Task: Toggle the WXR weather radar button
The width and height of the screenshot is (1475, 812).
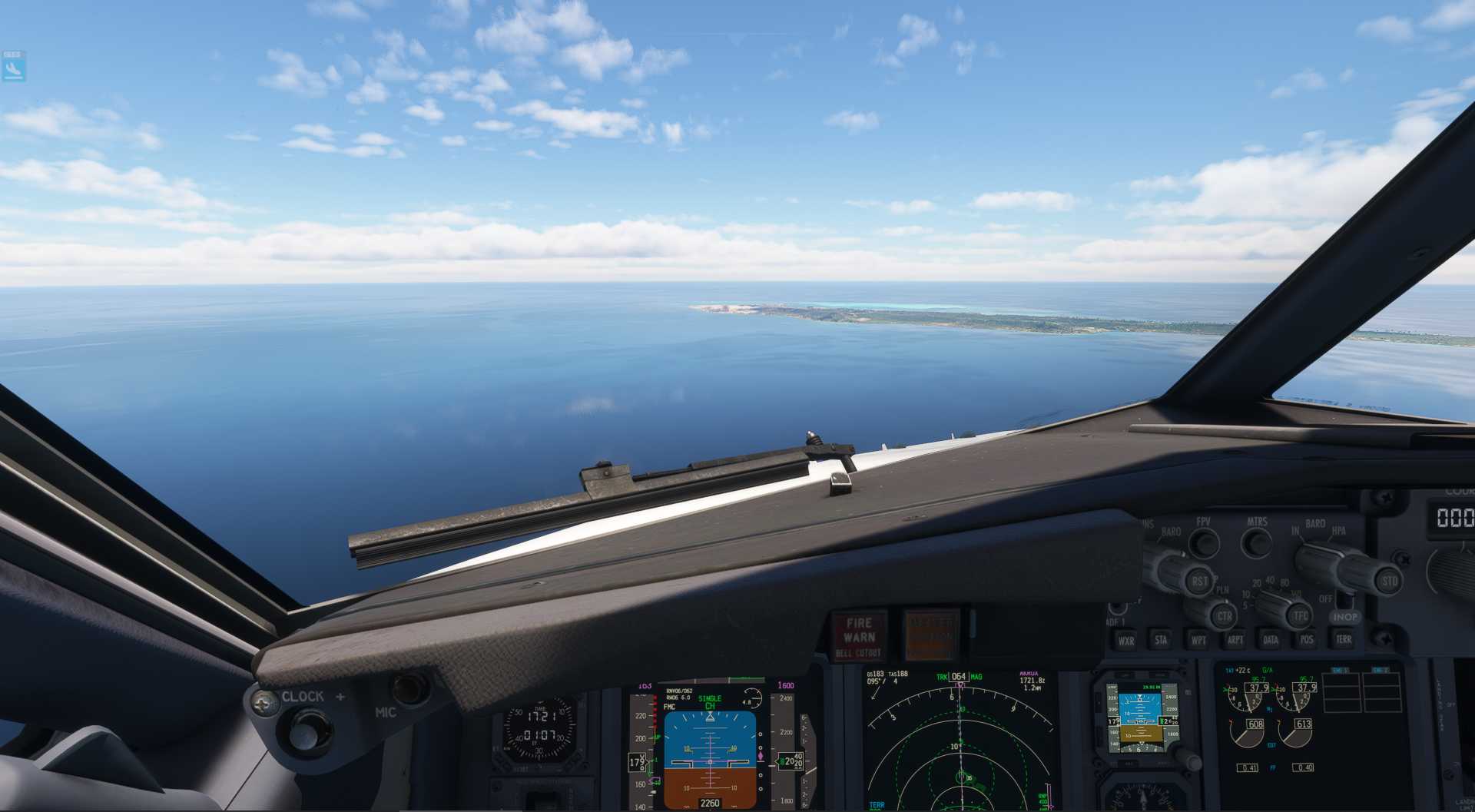Action: pos(1126,640)
